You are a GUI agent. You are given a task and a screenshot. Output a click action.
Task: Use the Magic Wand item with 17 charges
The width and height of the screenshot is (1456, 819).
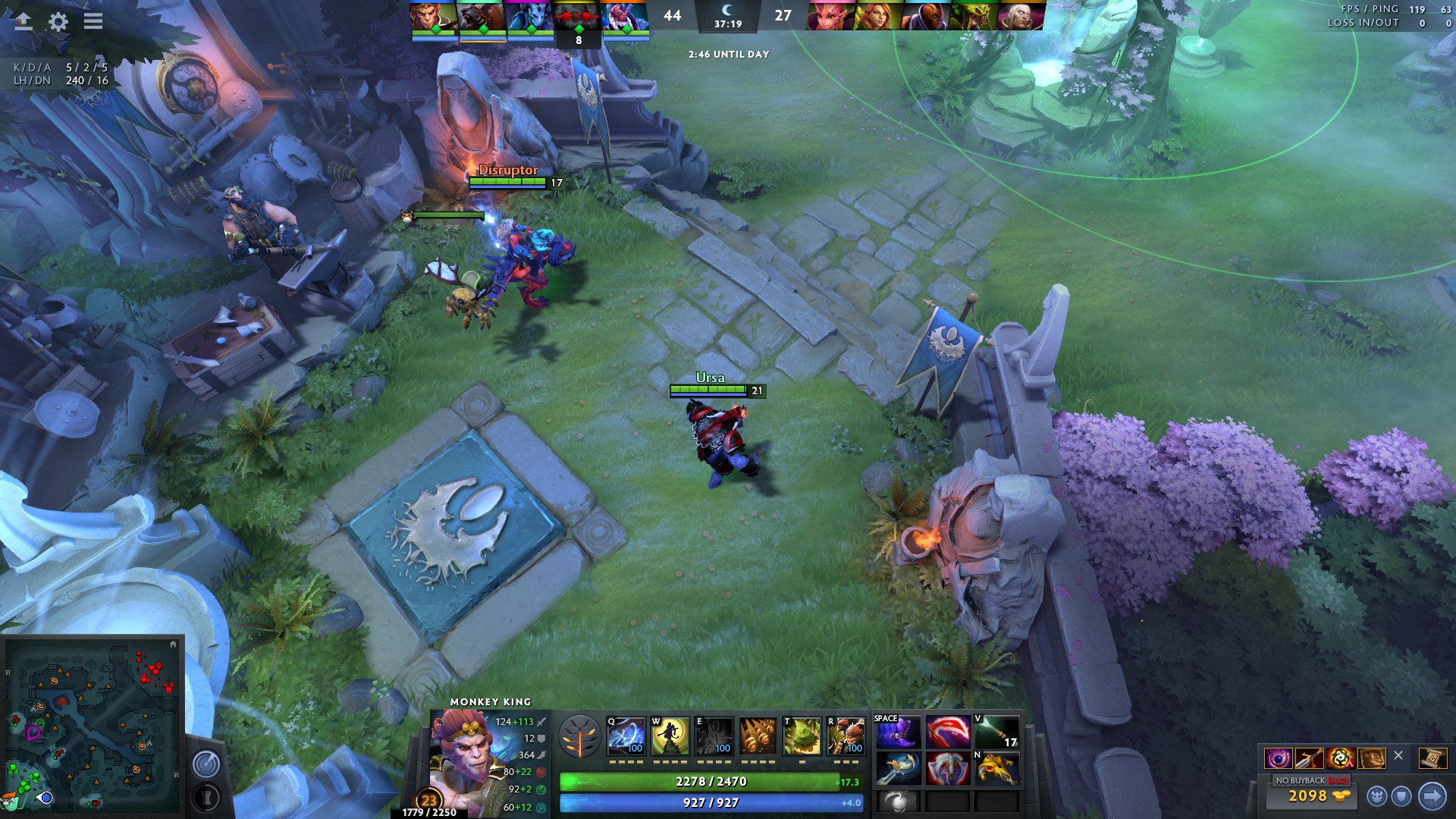pos(996,733)
